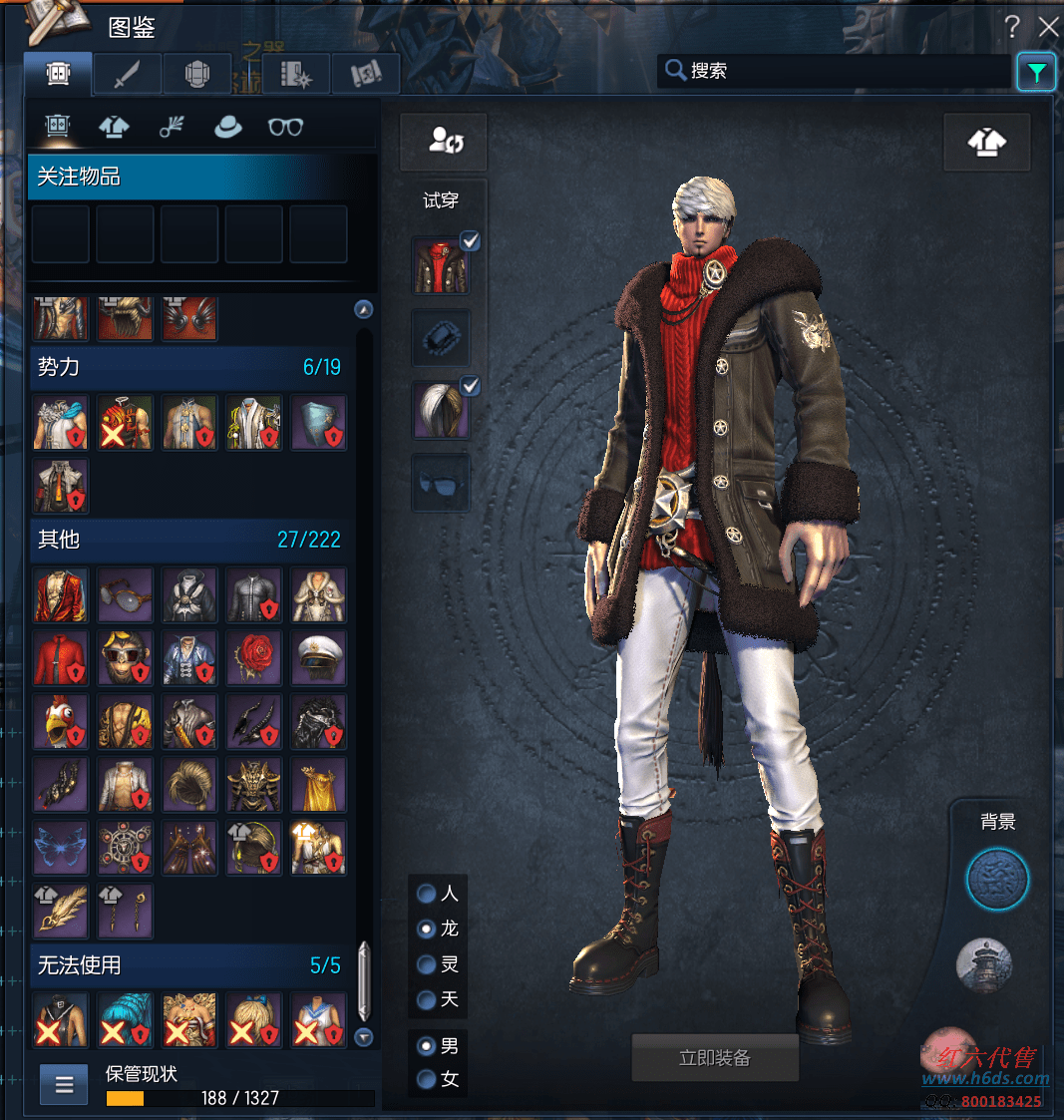Select the glasses category icon
The width and height of the screenshot is (1064, 1120).
(285, 127)
